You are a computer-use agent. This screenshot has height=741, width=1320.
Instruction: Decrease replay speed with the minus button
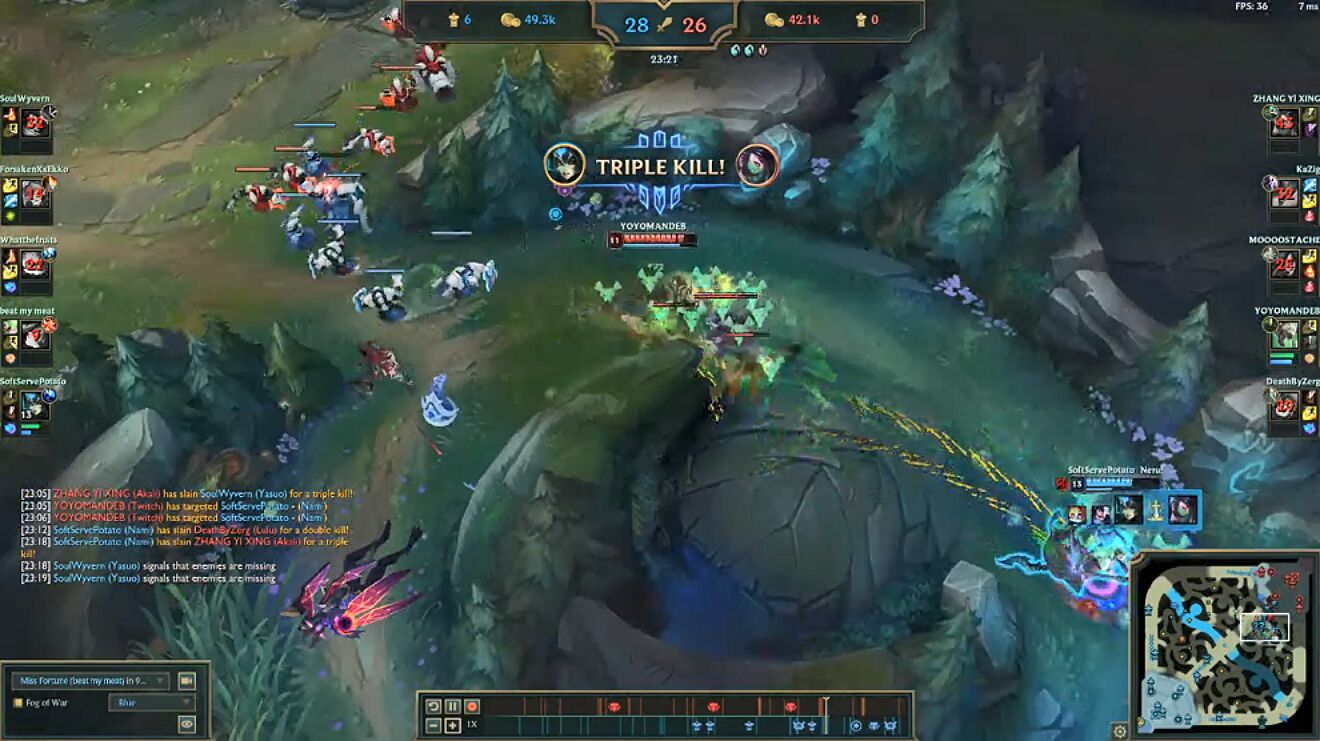(434, 725)
